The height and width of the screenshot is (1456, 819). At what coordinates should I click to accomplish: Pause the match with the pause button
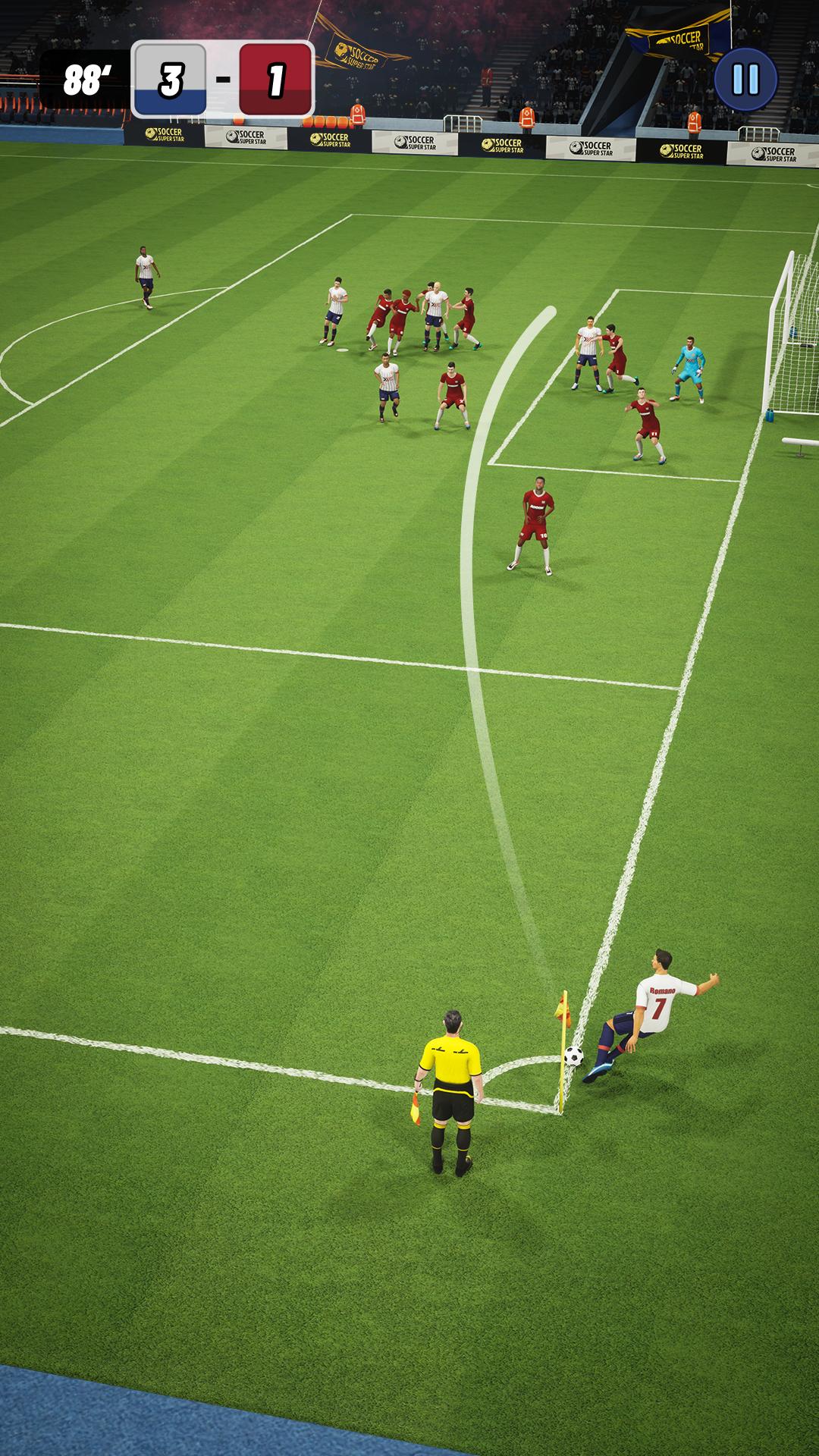click(x=745, y=79)
